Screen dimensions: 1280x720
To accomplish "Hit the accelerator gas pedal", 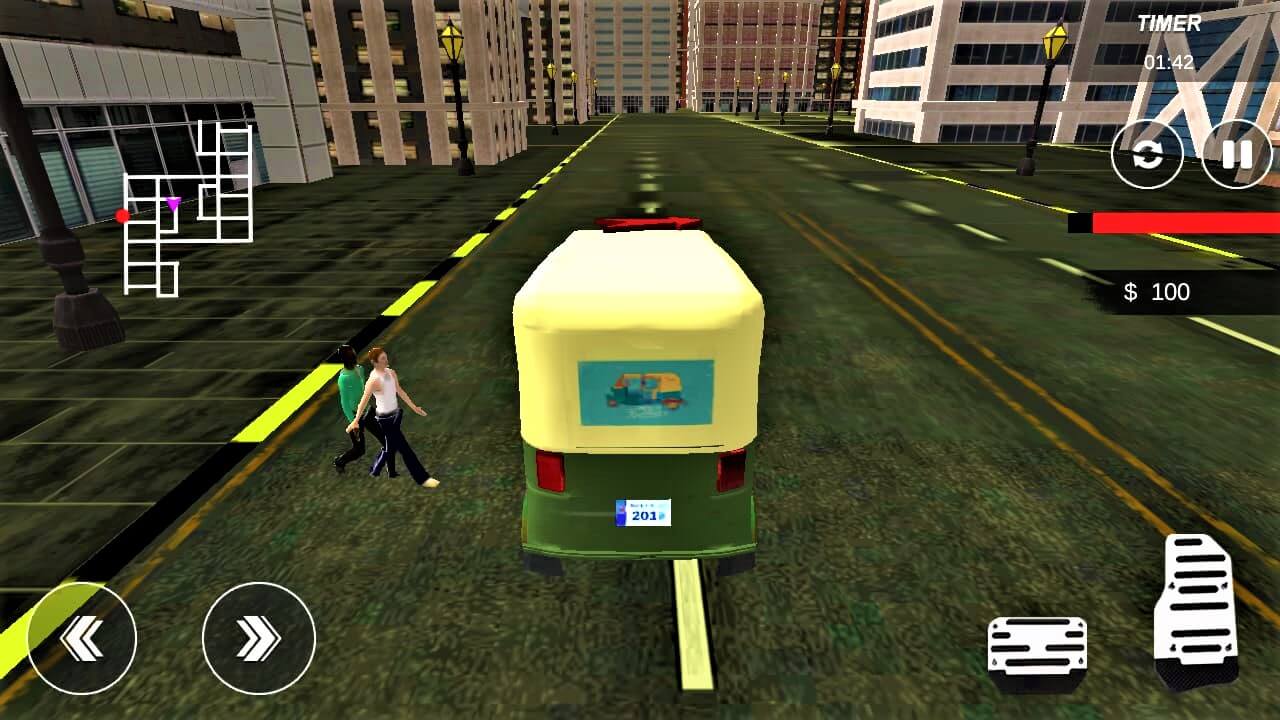I will pyautogui.click(x=1198, y=610).
